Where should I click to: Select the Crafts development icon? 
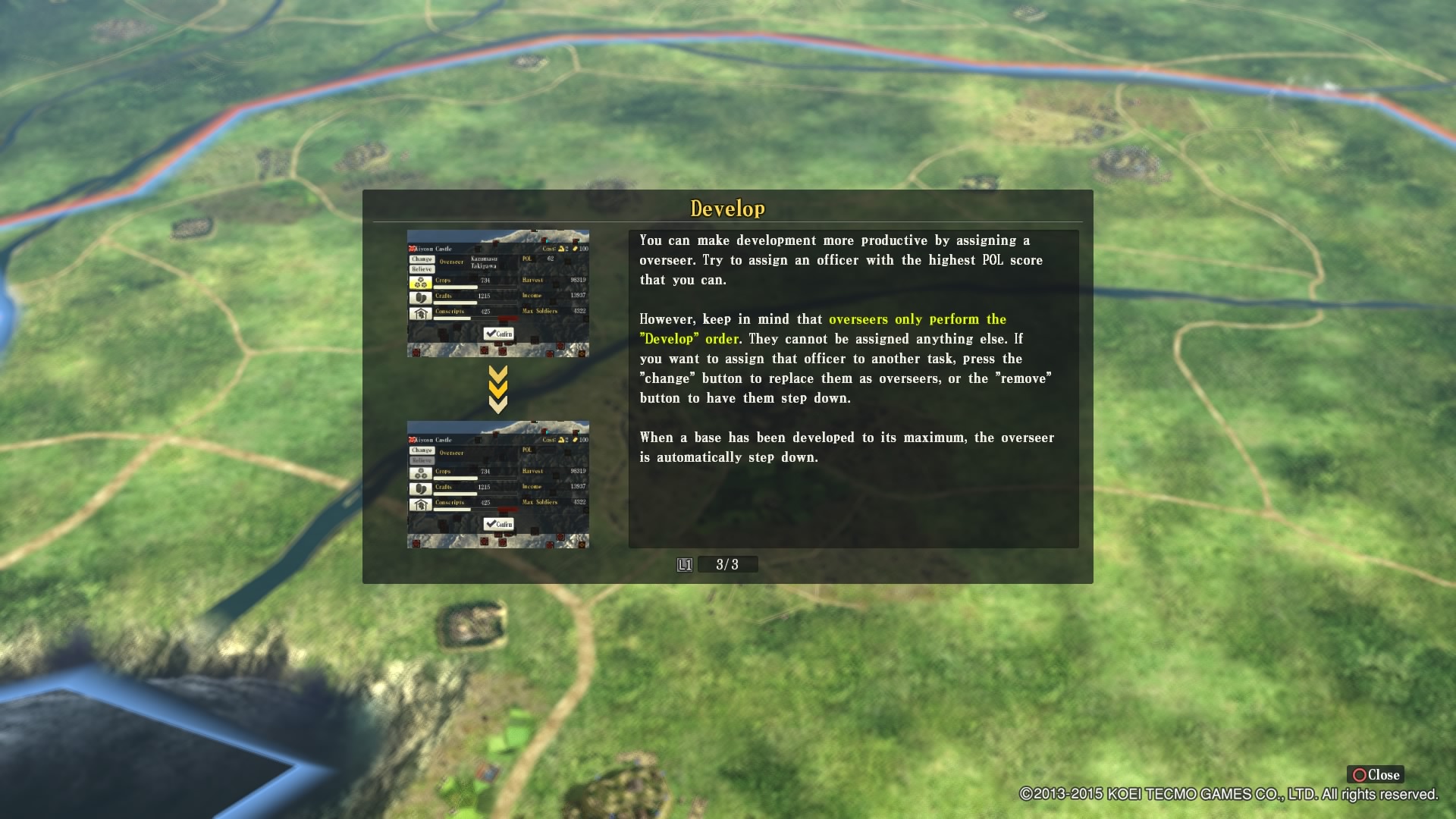pos(421,298)
